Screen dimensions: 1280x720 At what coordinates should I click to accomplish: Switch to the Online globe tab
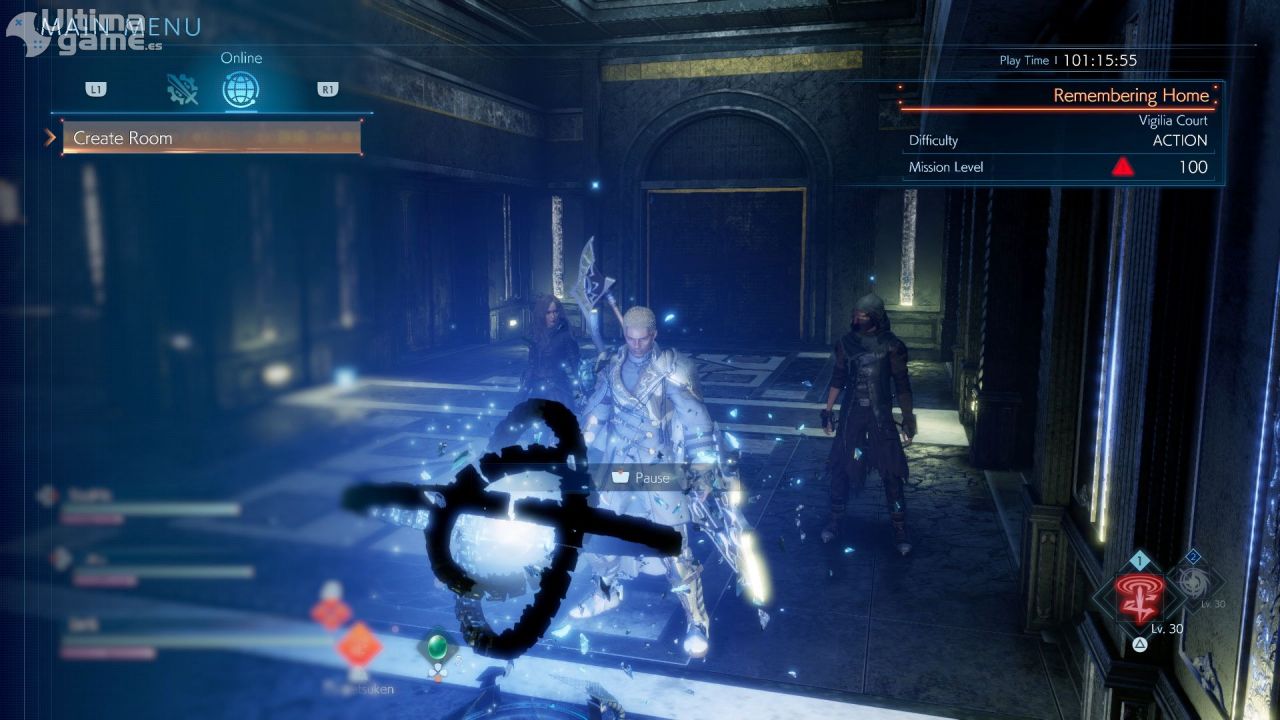[x=240, y=90]
